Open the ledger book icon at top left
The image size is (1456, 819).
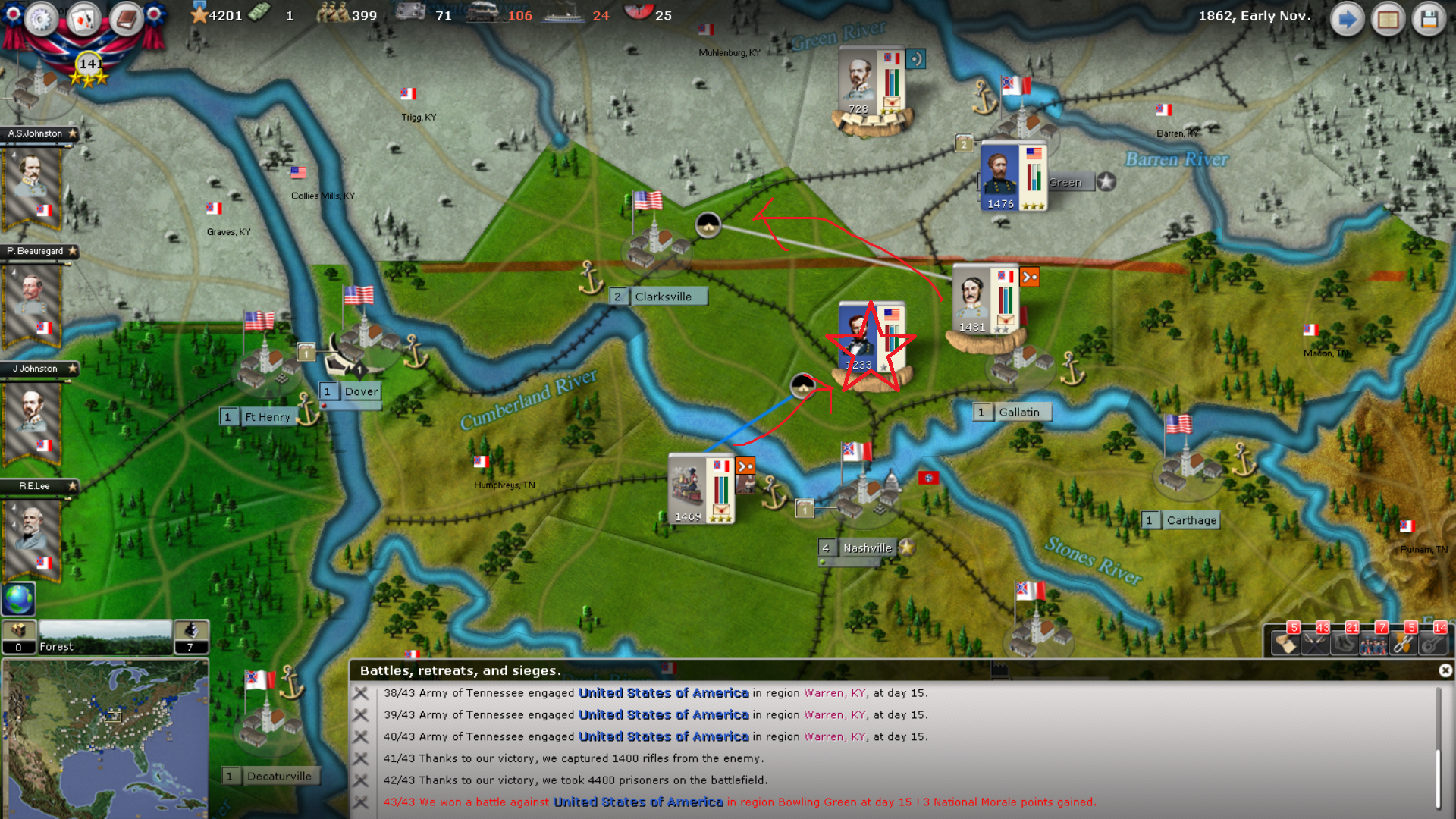coord(124,20)
